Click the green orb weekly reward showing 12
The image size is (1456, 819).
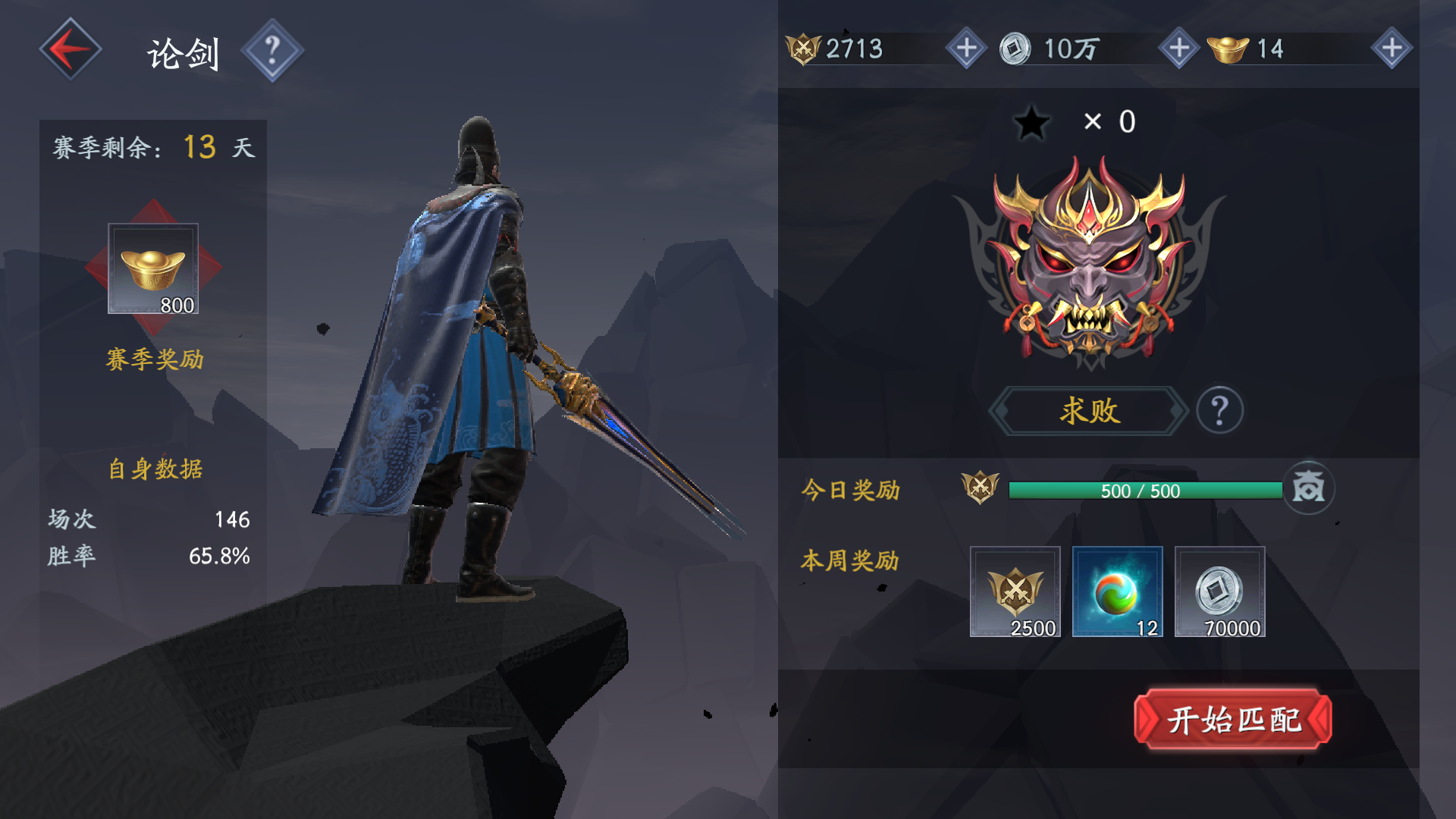click(1117, 591)
